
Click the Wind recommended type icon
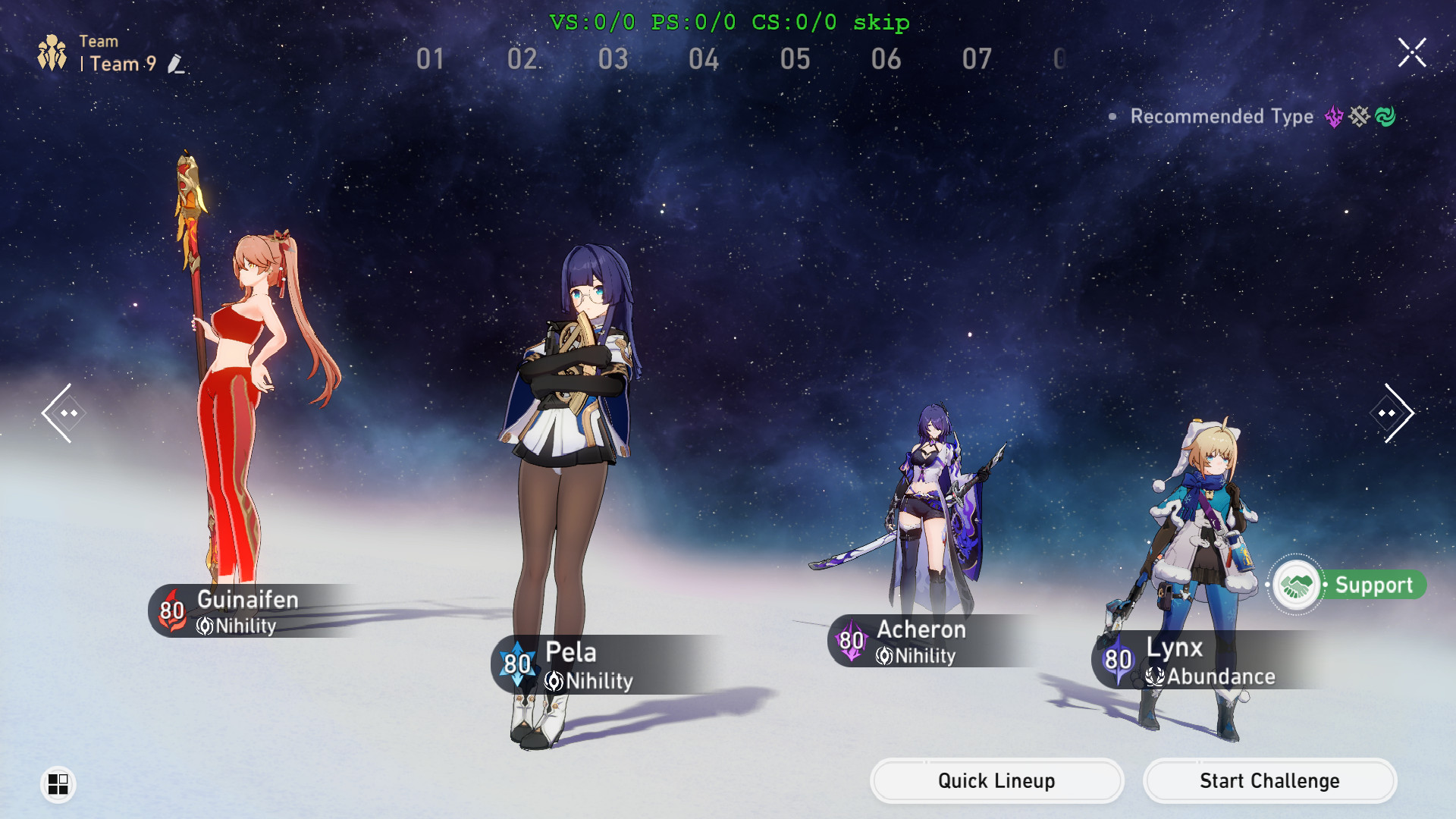(1385, 117)
